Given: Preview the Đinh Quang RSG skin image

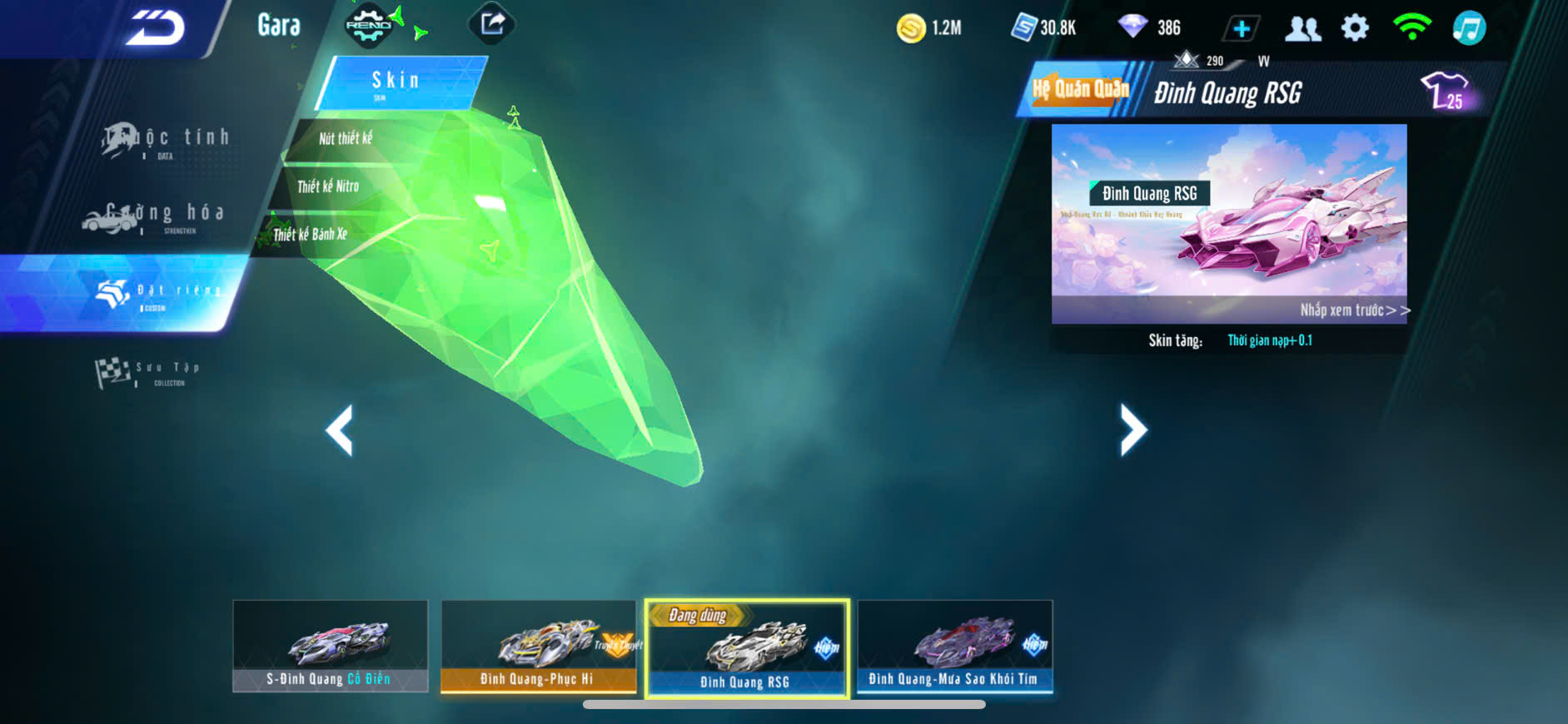Looking at the screenshot, I should (1229, 223).
